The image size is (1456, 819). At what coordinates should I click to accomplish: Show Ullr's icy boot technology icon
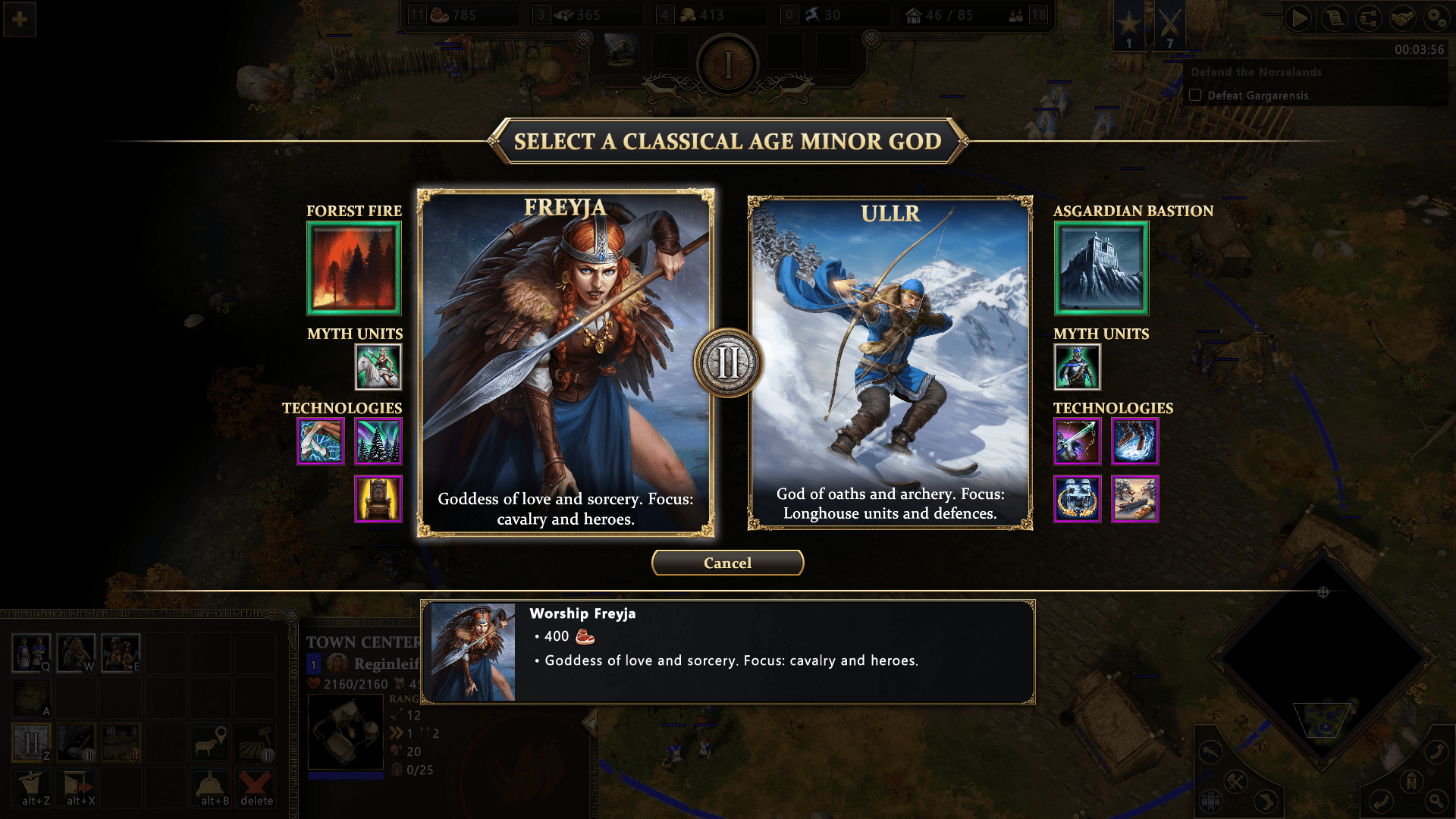1134,441
